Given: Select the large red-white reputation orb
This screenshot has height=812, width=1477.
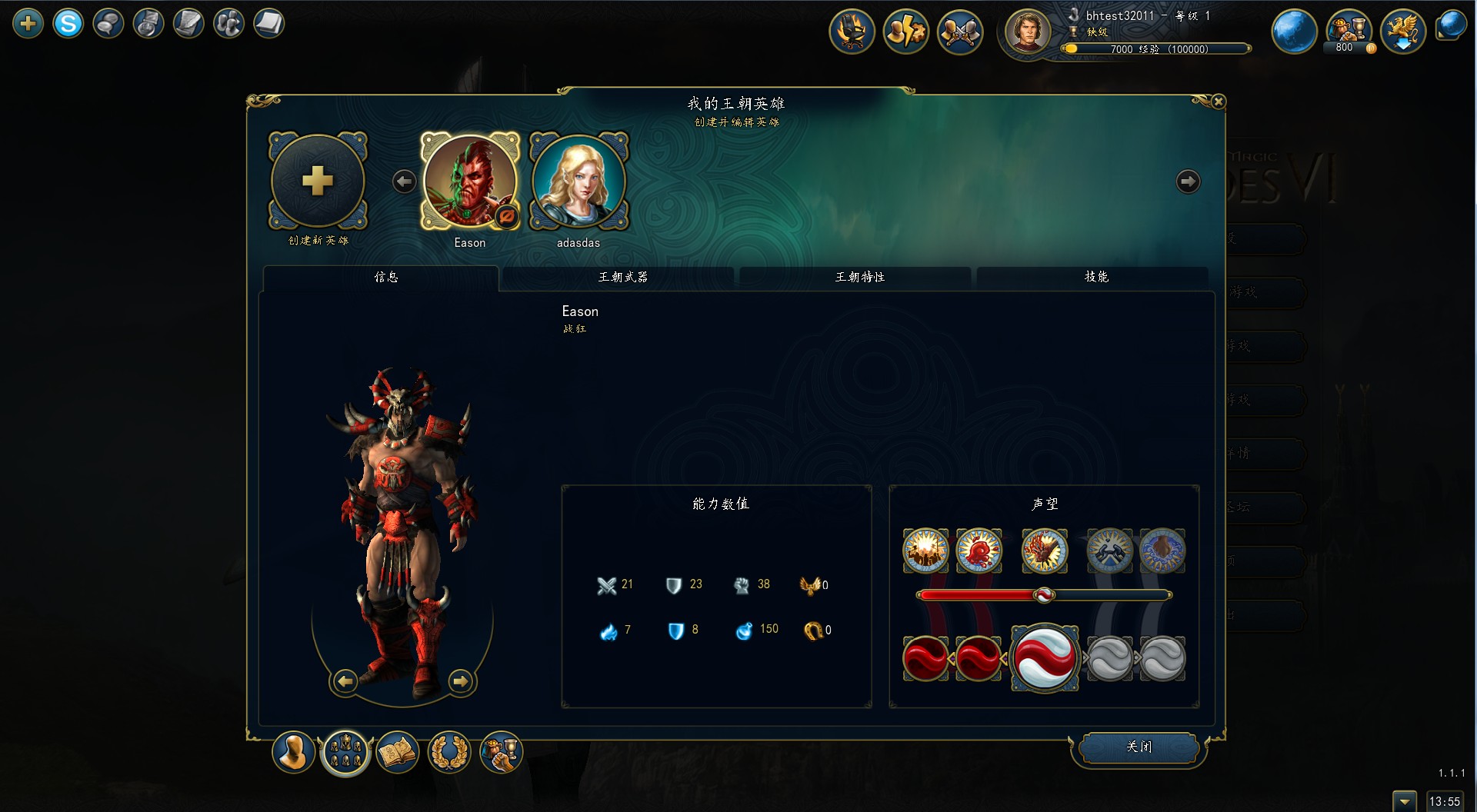Looking at the screenshot, I should tap(1044, 658).
